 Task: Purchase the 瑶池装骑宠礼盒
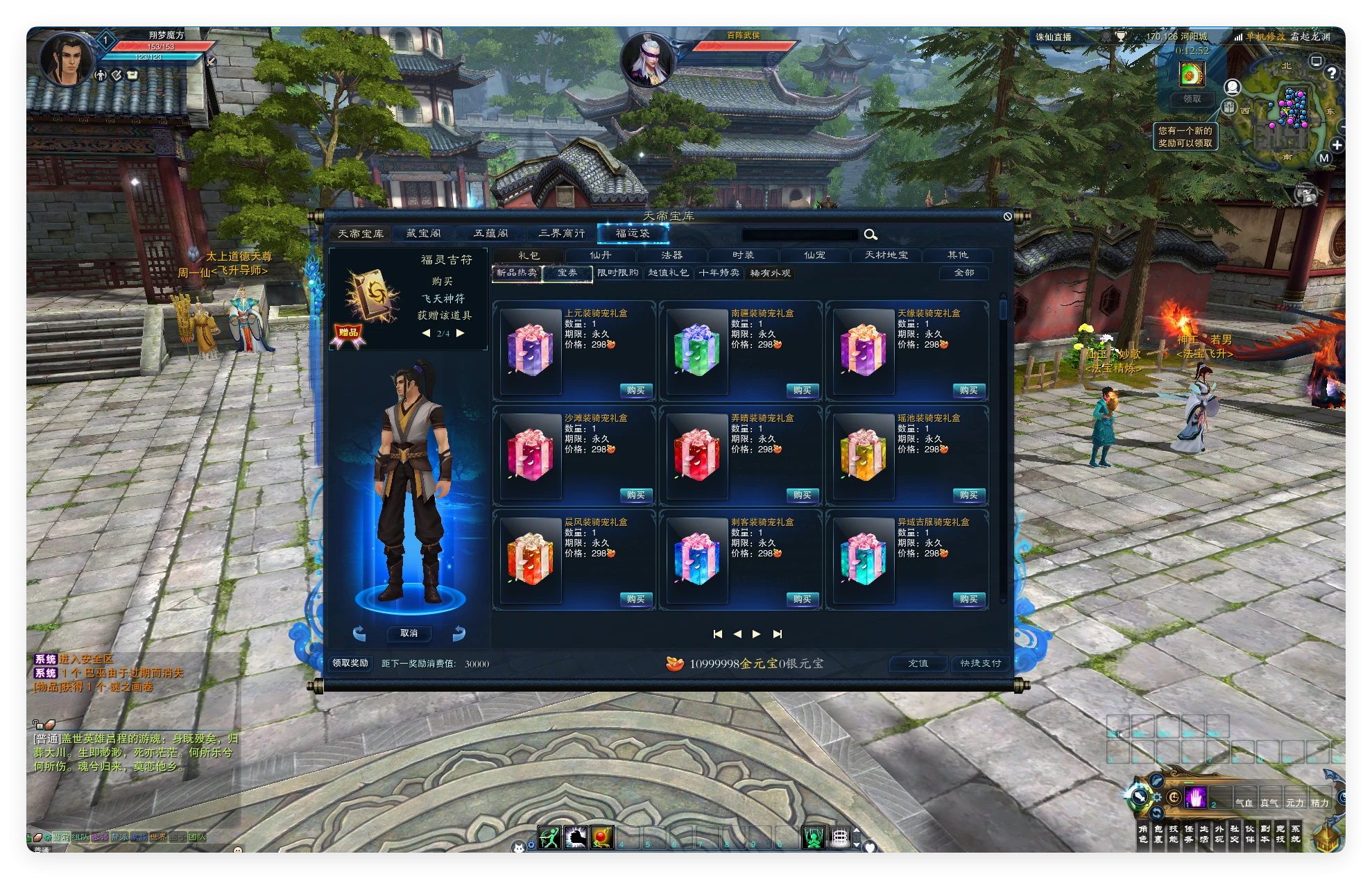pos(968,495)
